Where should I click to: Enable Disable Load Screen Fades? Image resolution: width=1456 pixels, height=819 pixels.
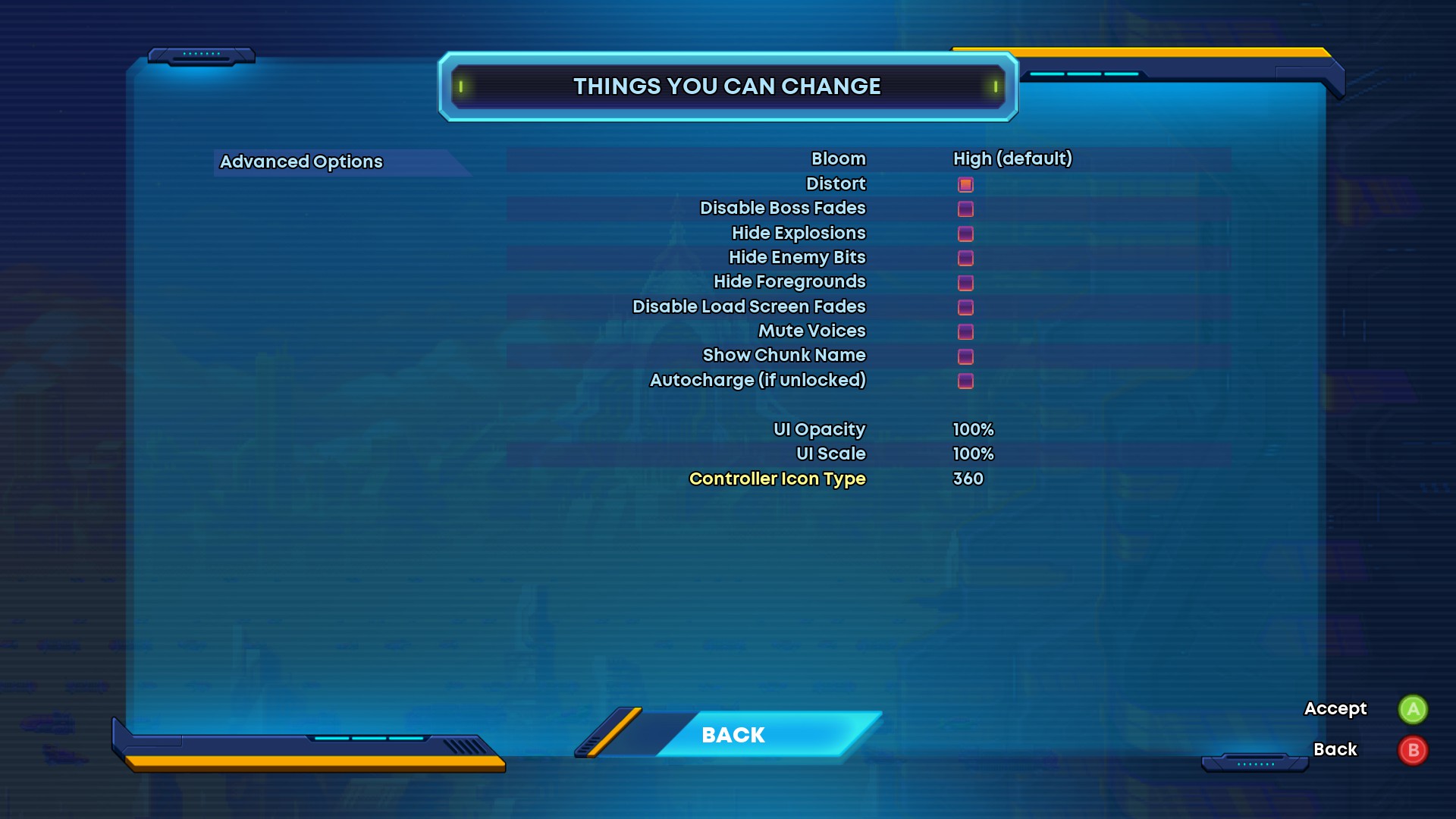click(x=965, y=307)
